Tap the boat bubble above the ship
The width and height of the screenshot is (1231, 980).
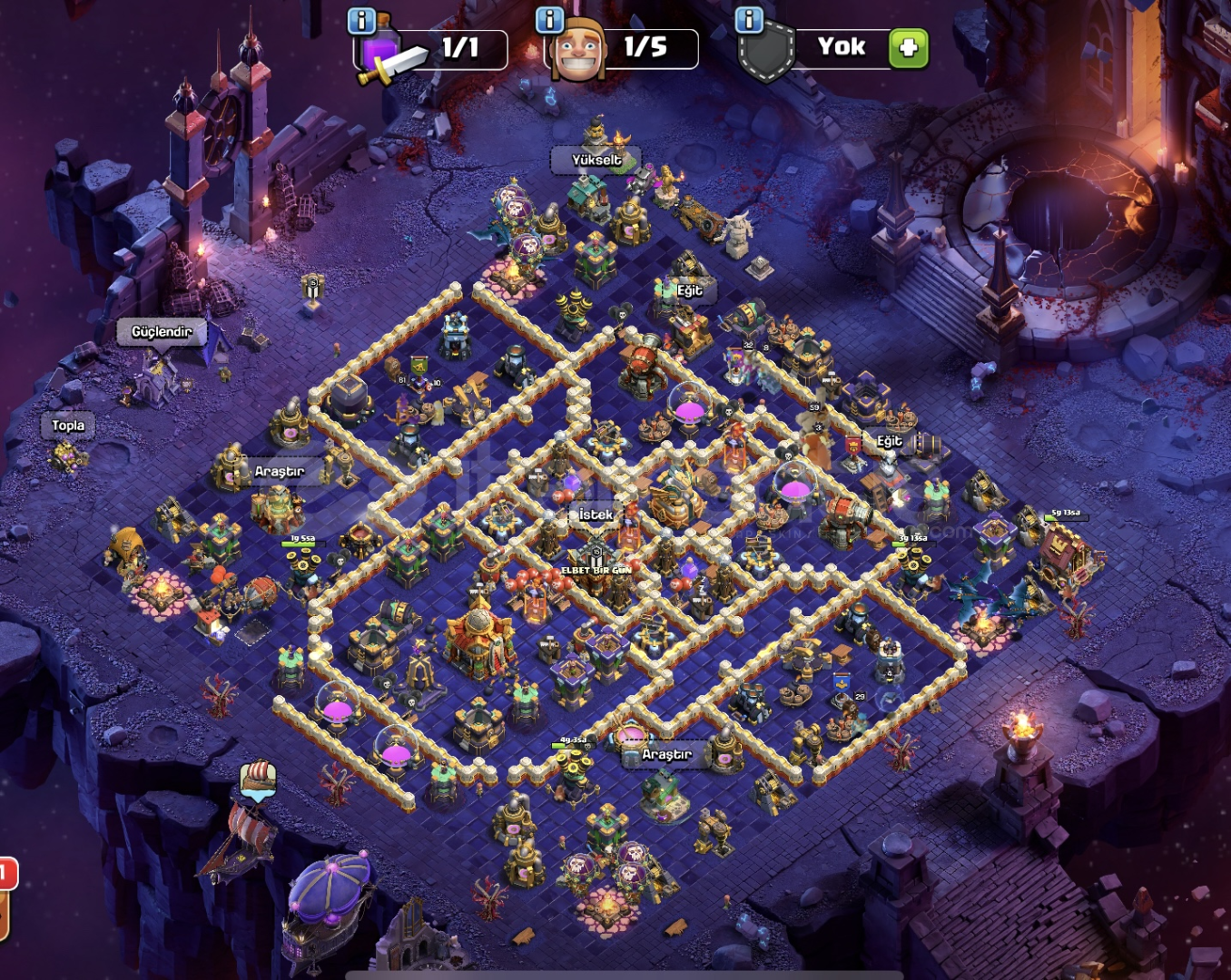pos(259,779)
